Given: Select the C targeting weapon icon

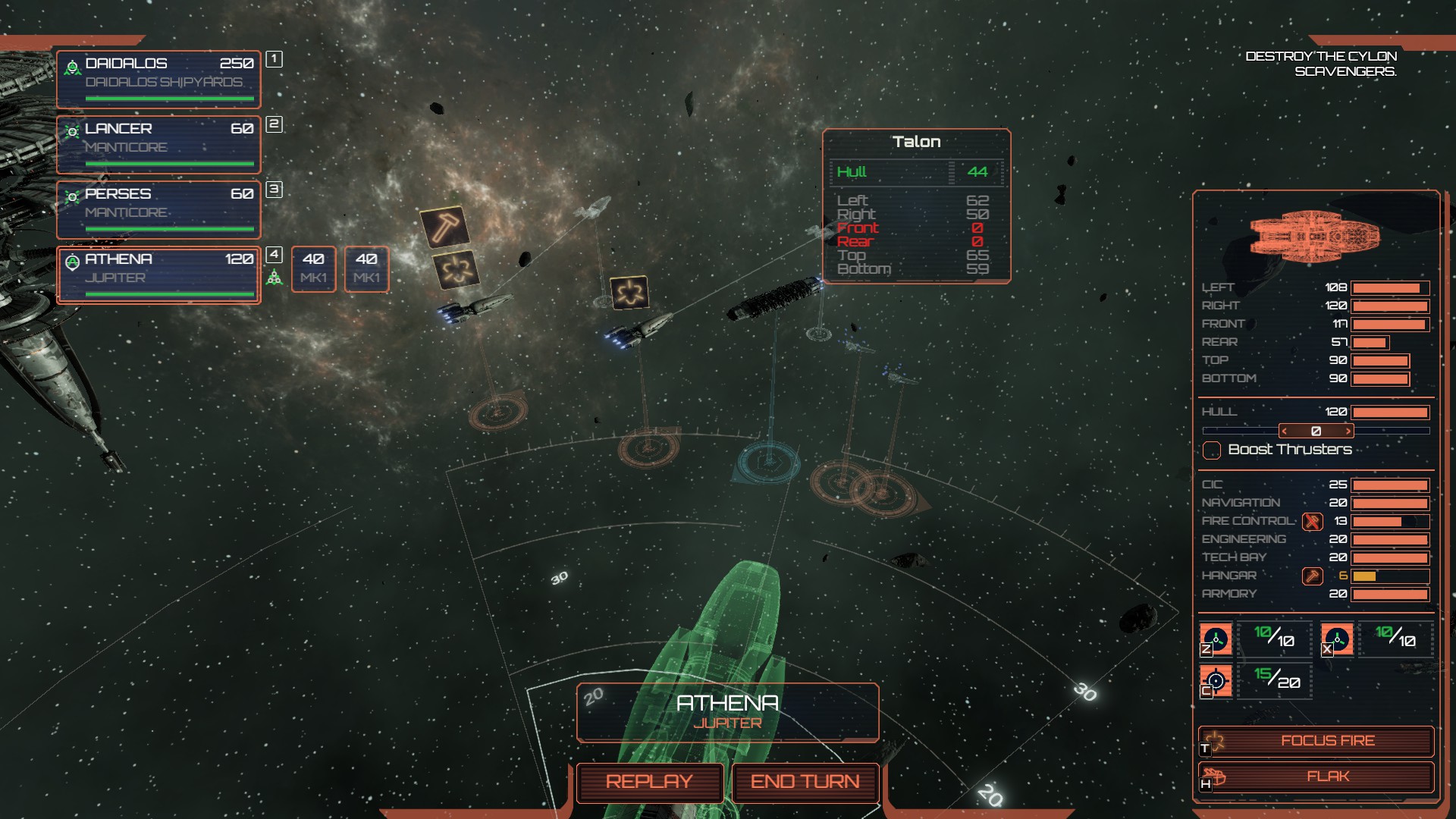Looking at the screenshot, I should (x=1216, y=680).
